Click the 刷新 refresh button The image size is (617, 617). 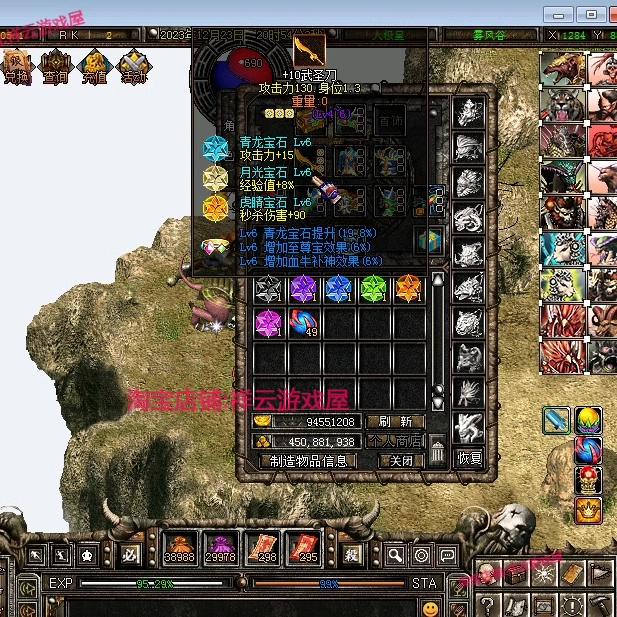[394, 422]
